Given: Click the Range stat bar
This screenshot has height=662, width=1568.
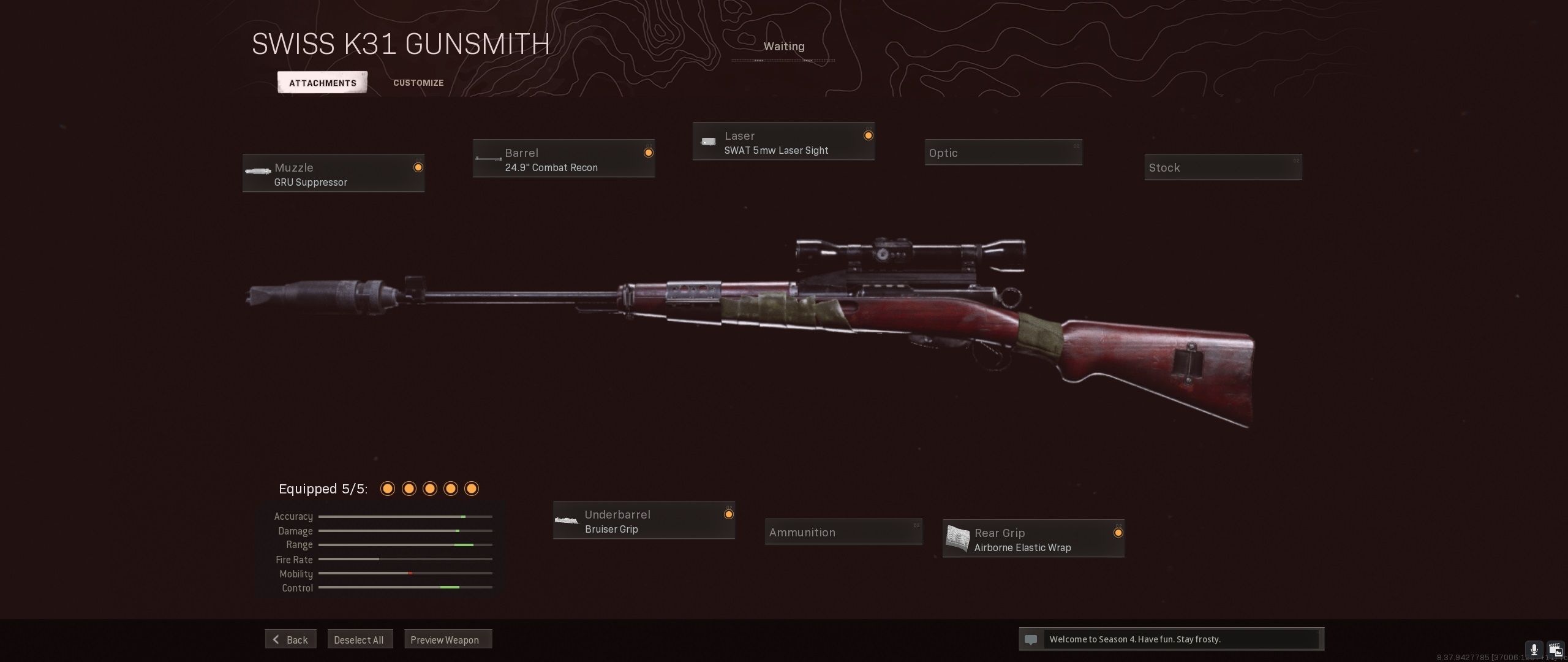Looking at the screenshot, I should point(406,544).
